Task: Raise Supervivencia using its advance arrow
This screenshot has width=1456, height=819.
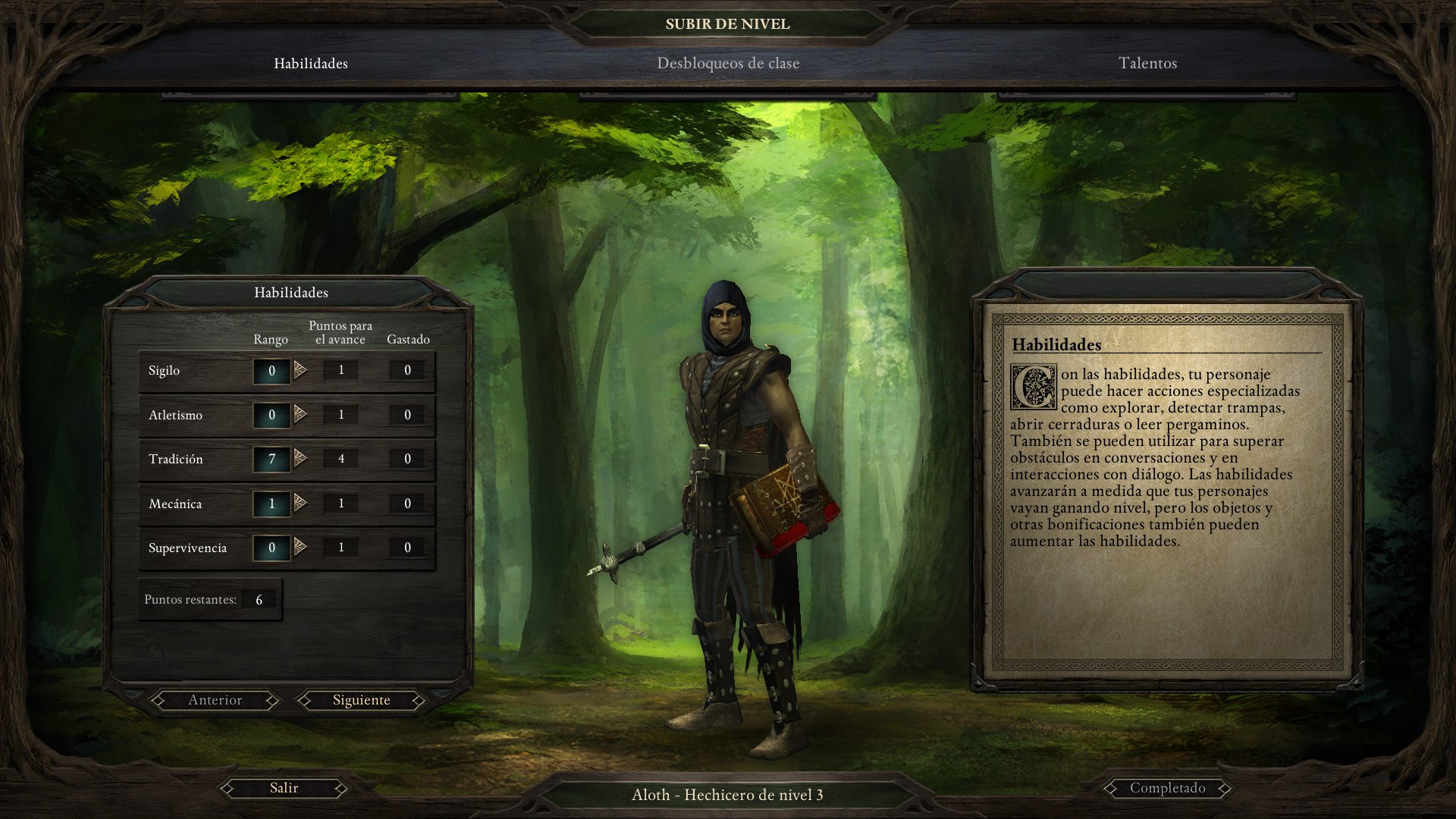Action: tap(302, 547)
